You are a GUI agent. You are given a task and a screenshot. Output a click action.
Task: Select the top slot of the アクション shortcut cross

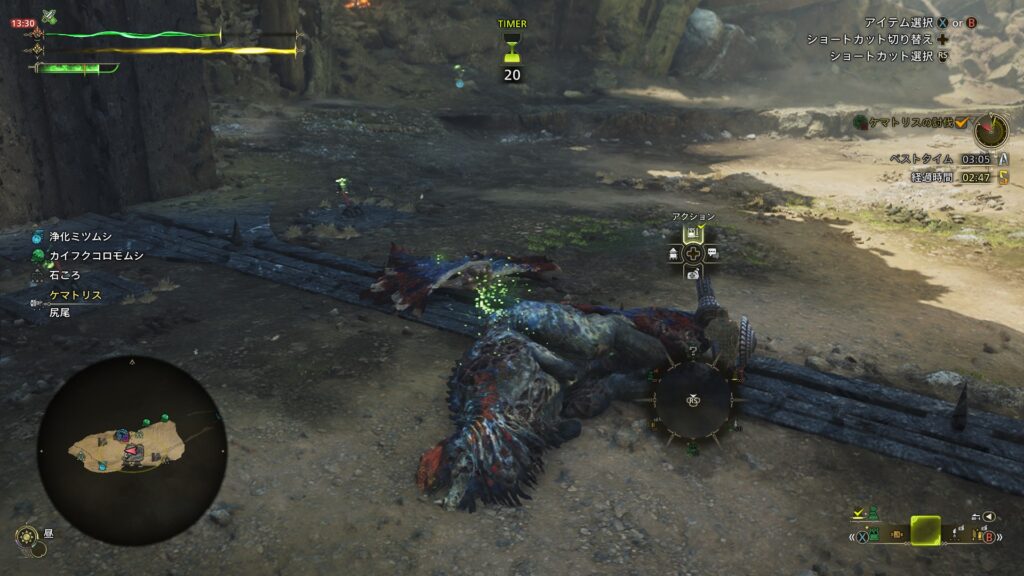[x=692, y=233]
